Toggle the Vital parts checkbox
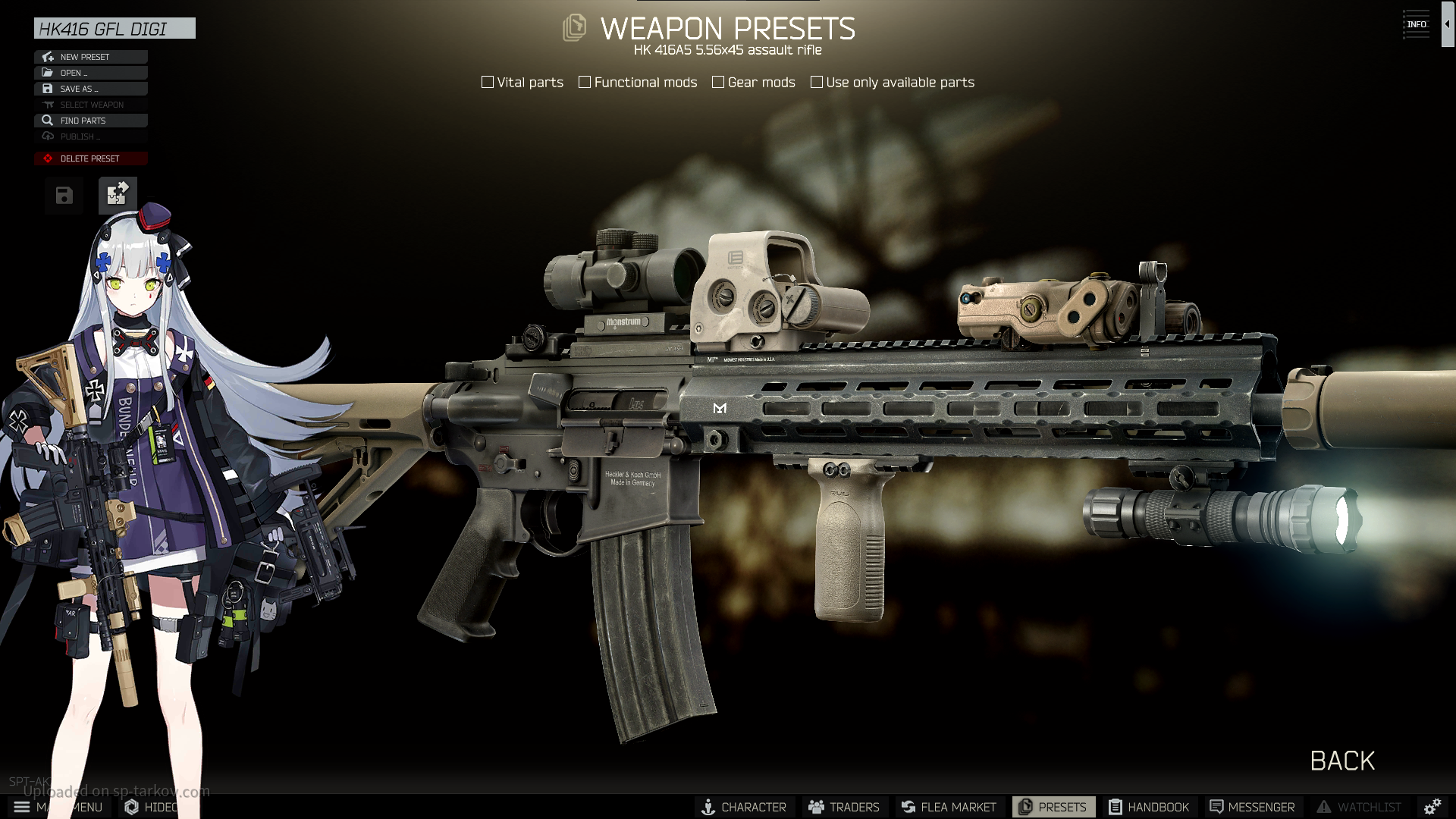 coord(488,82)
